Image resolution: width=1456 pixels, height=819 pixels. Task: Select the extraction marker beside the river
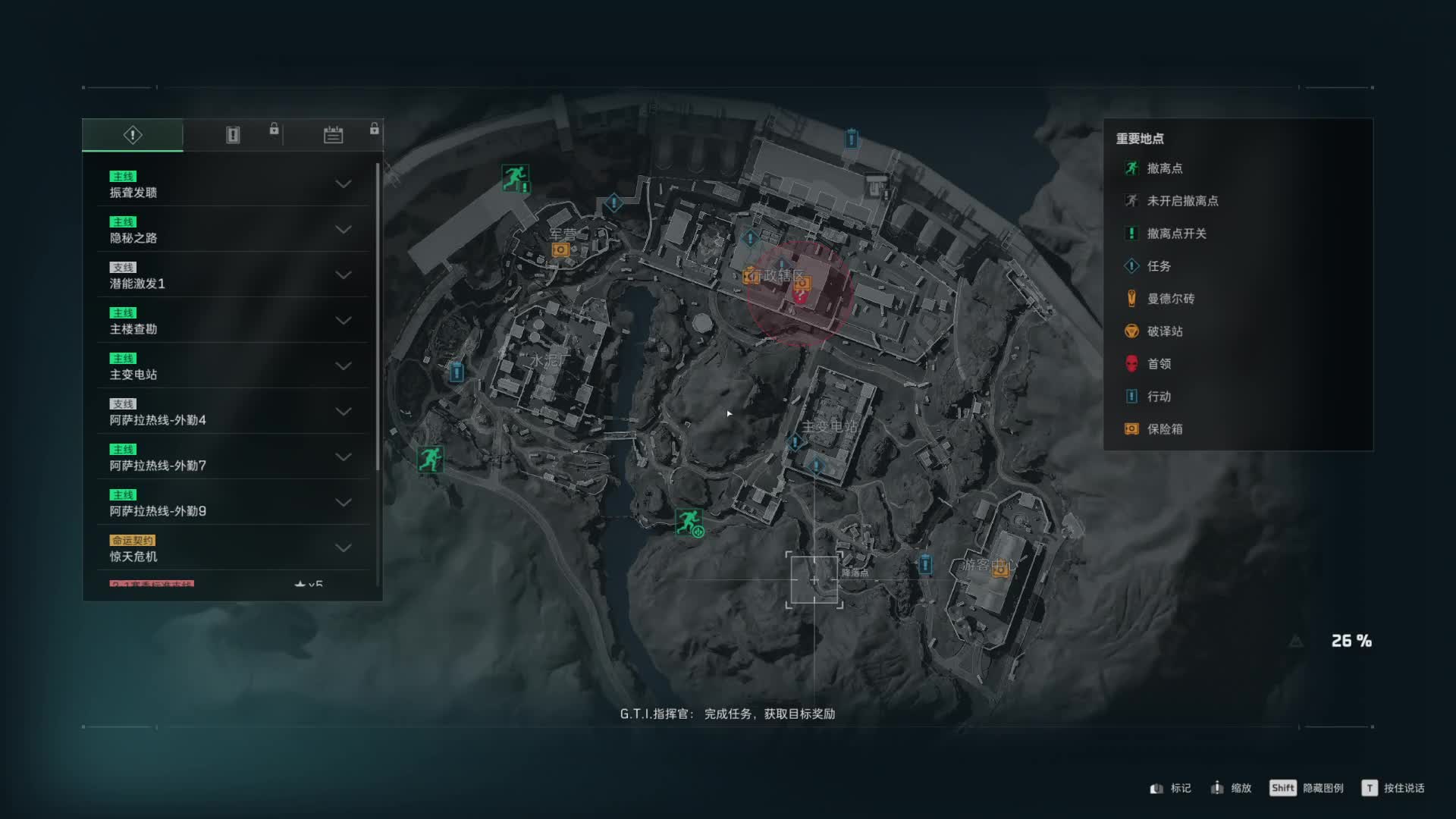tap(689, 522)
